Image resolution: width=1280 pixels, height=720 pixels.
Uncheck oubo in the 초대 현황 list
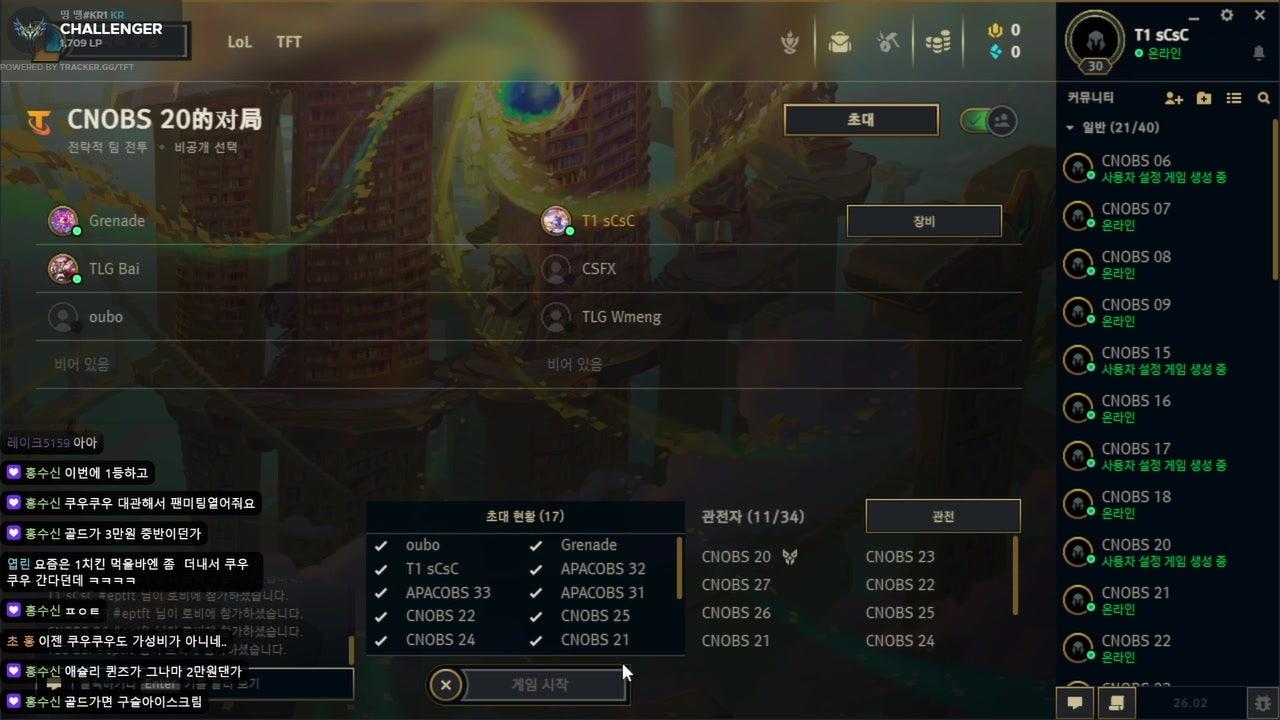pyautogui.click(x=381, y=545)
